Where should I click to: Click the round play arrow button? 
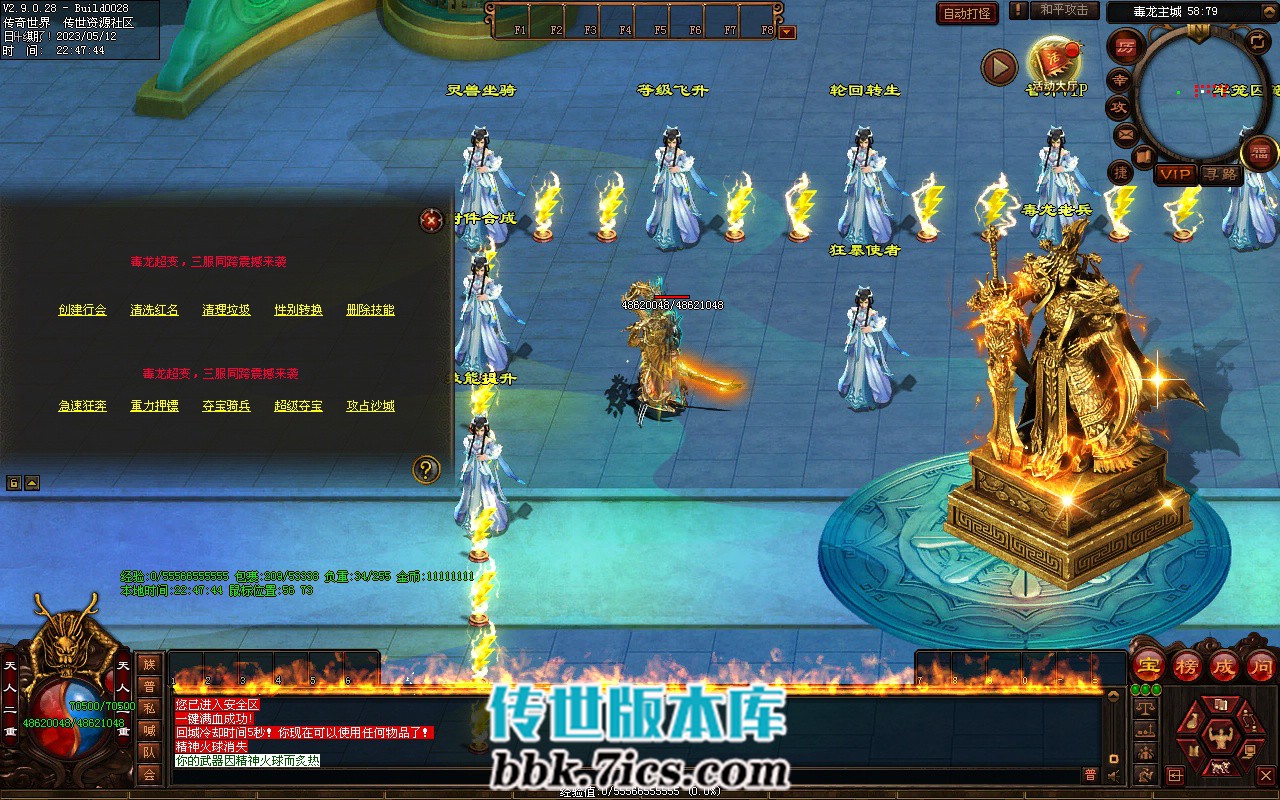tap(999, 67)
